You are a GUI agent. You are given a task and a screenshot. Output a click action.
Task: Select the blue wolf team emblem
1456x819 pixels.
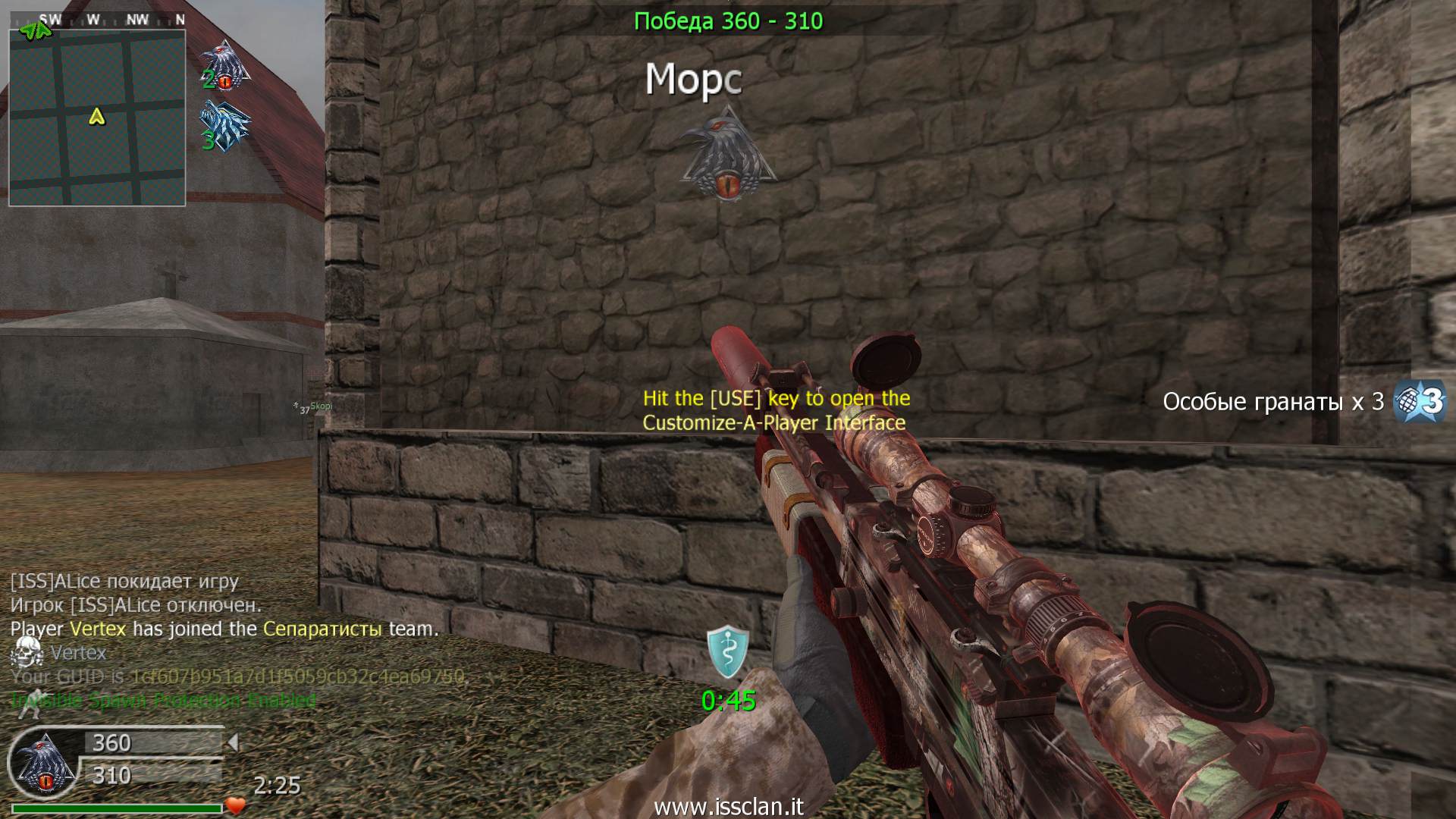click(224, 126)
